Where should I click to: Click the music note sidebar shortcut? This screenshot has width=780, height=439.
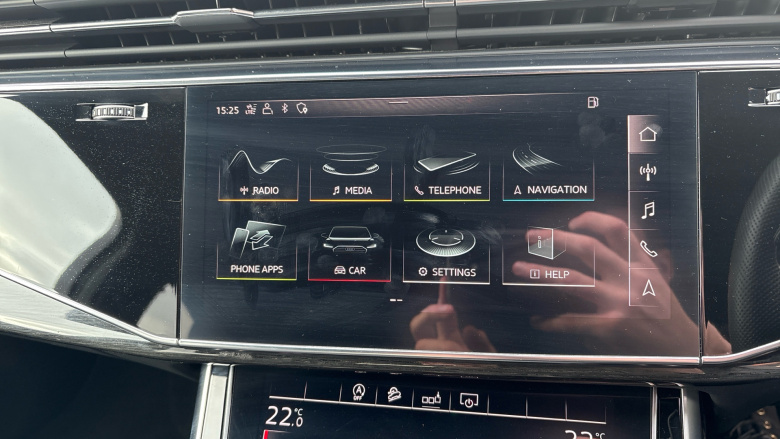click(648, 210)
